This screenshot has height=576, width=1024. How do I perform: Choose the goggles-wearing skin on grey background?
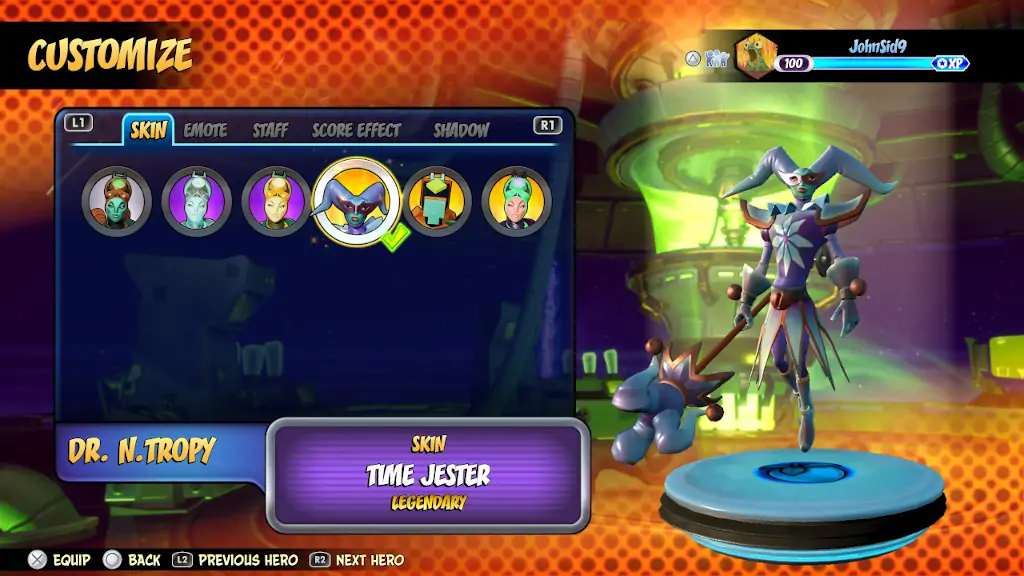tap(117, 201)
